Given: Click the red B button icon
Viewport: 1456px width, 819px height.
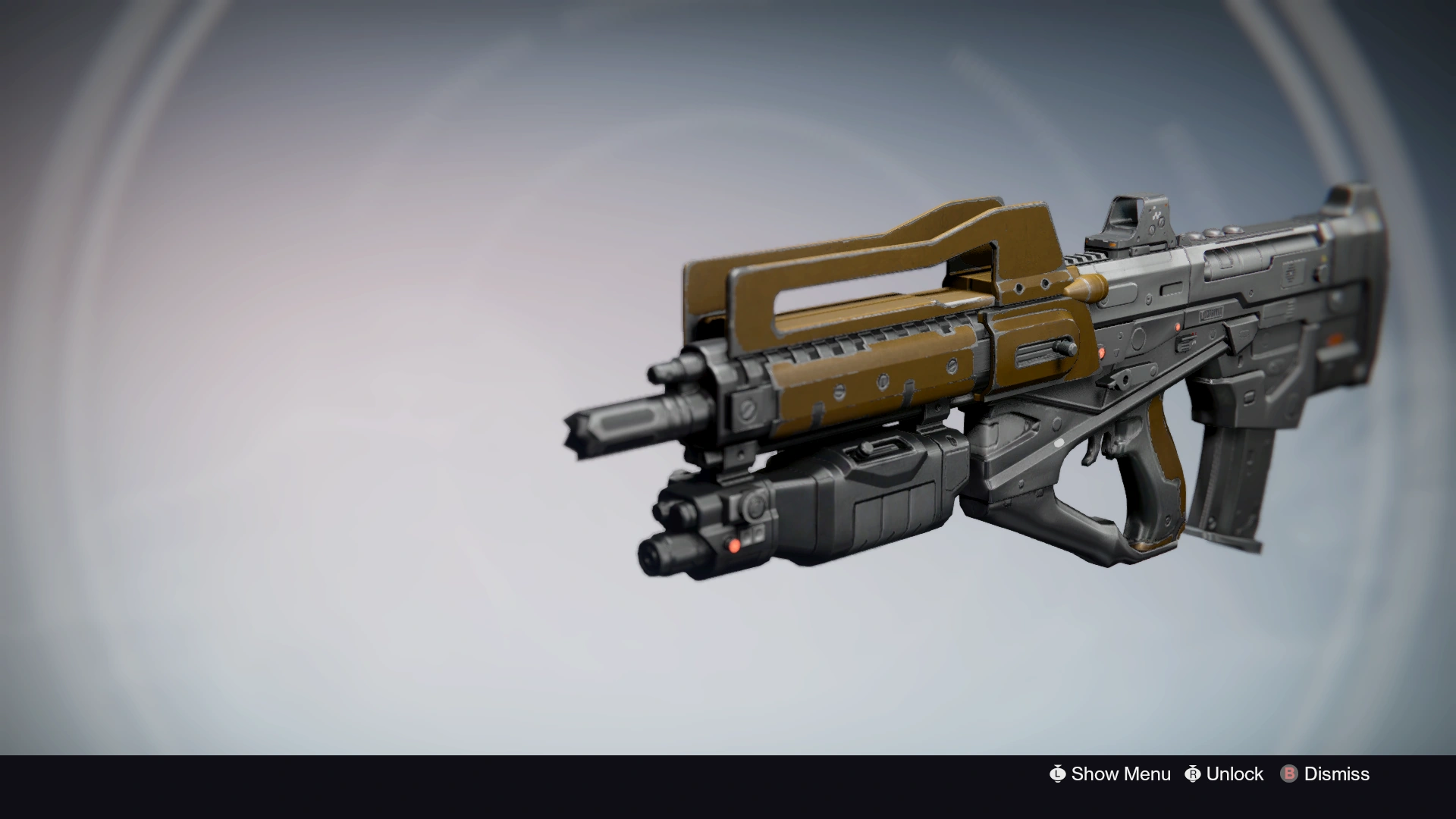Looking at the screenshot, I should coord(1289,773).
